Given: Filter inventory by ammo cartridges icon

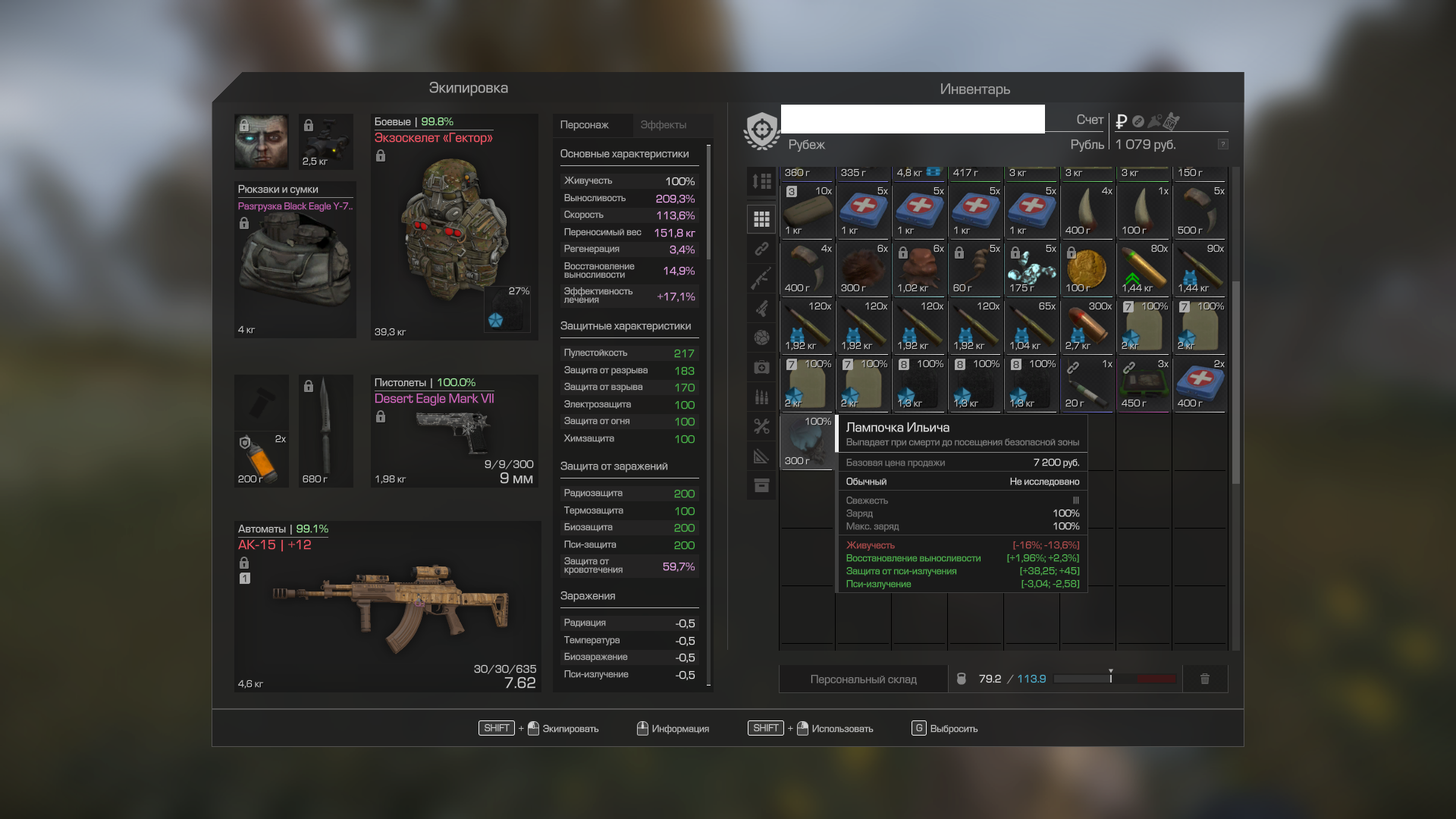Looking at the screenshot, I should tap(761, 397).
